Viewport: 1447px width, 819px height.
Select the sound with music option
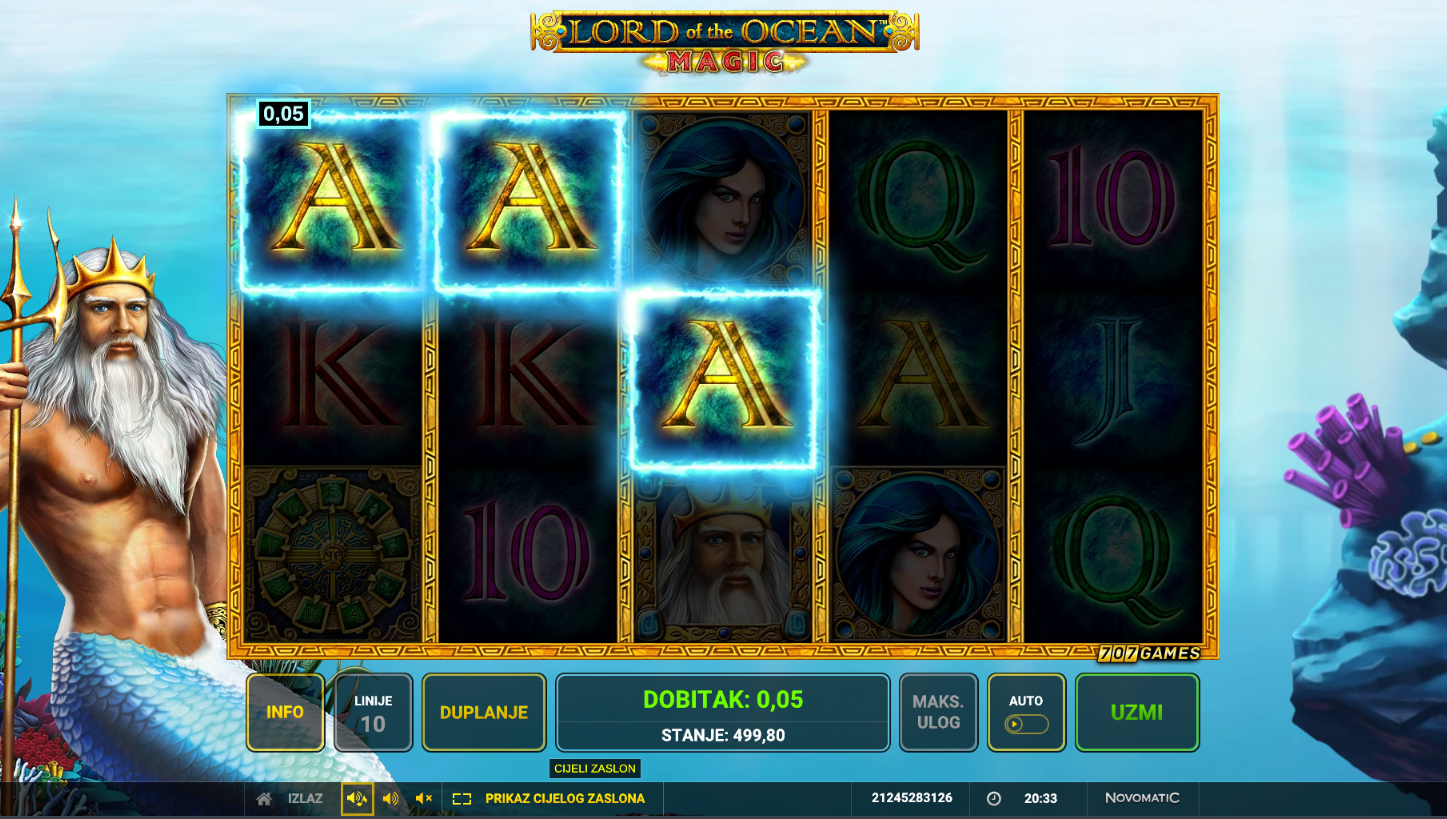pos(357,799)
